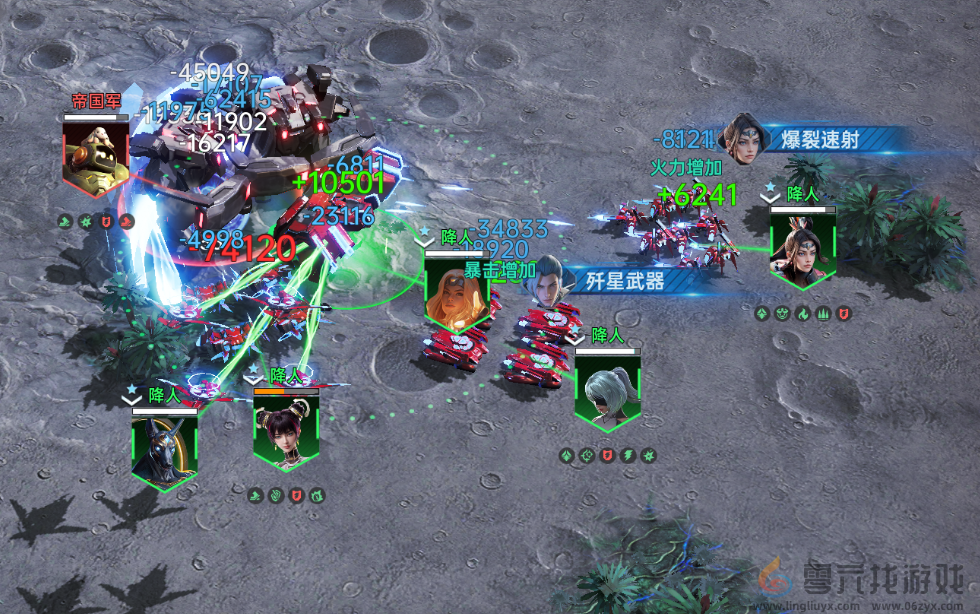Select the black-helmeted hero portrait
980x614 pixels.
pos(164,449)
